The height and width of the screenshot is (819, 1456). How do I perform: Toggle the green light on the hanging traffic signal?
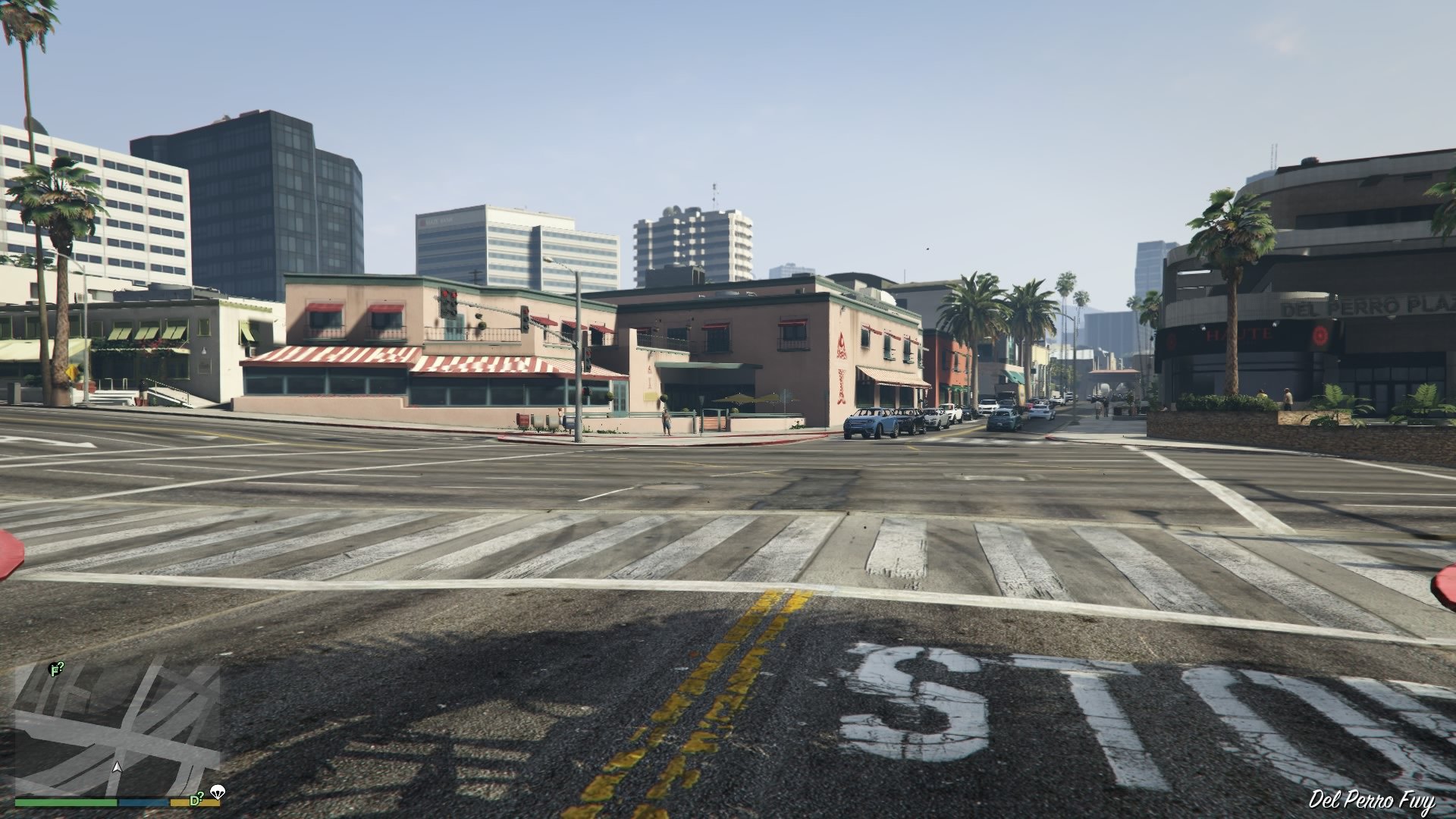click(x=527, y=328)
